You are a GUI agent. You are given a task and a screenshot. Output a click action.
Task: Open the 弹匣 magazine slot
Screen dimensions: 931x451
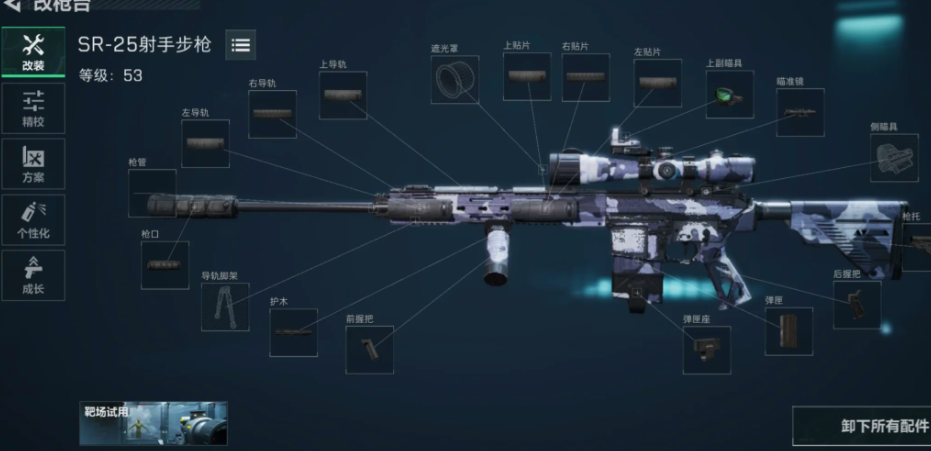pyautogui.click(x=789, y=331)
